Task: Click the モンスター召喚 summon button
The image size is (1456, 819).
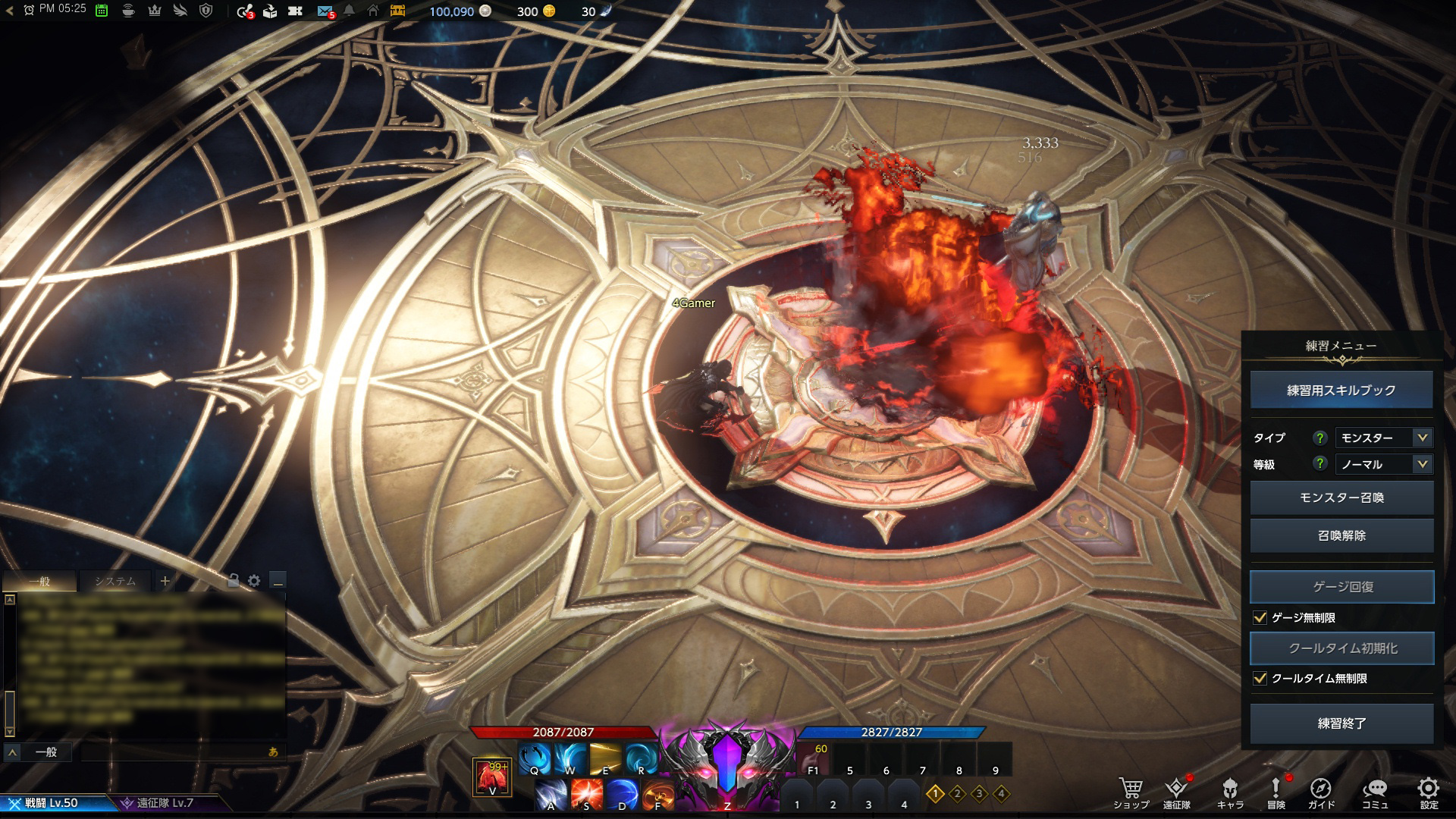Action: click(x=1341, y=497)
